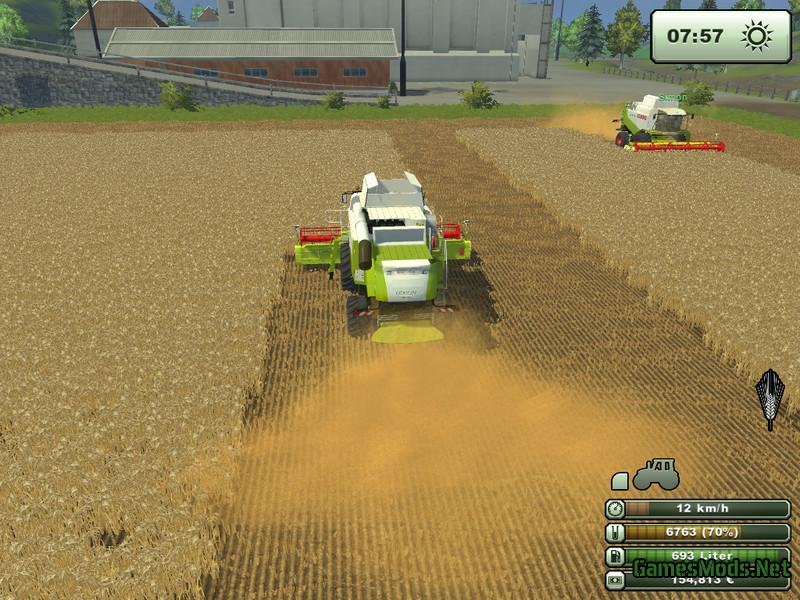The width and height of the screenshot is (800, 600).
Task: Select the wheat crop type icon
Action: click(x=769, y=398)
